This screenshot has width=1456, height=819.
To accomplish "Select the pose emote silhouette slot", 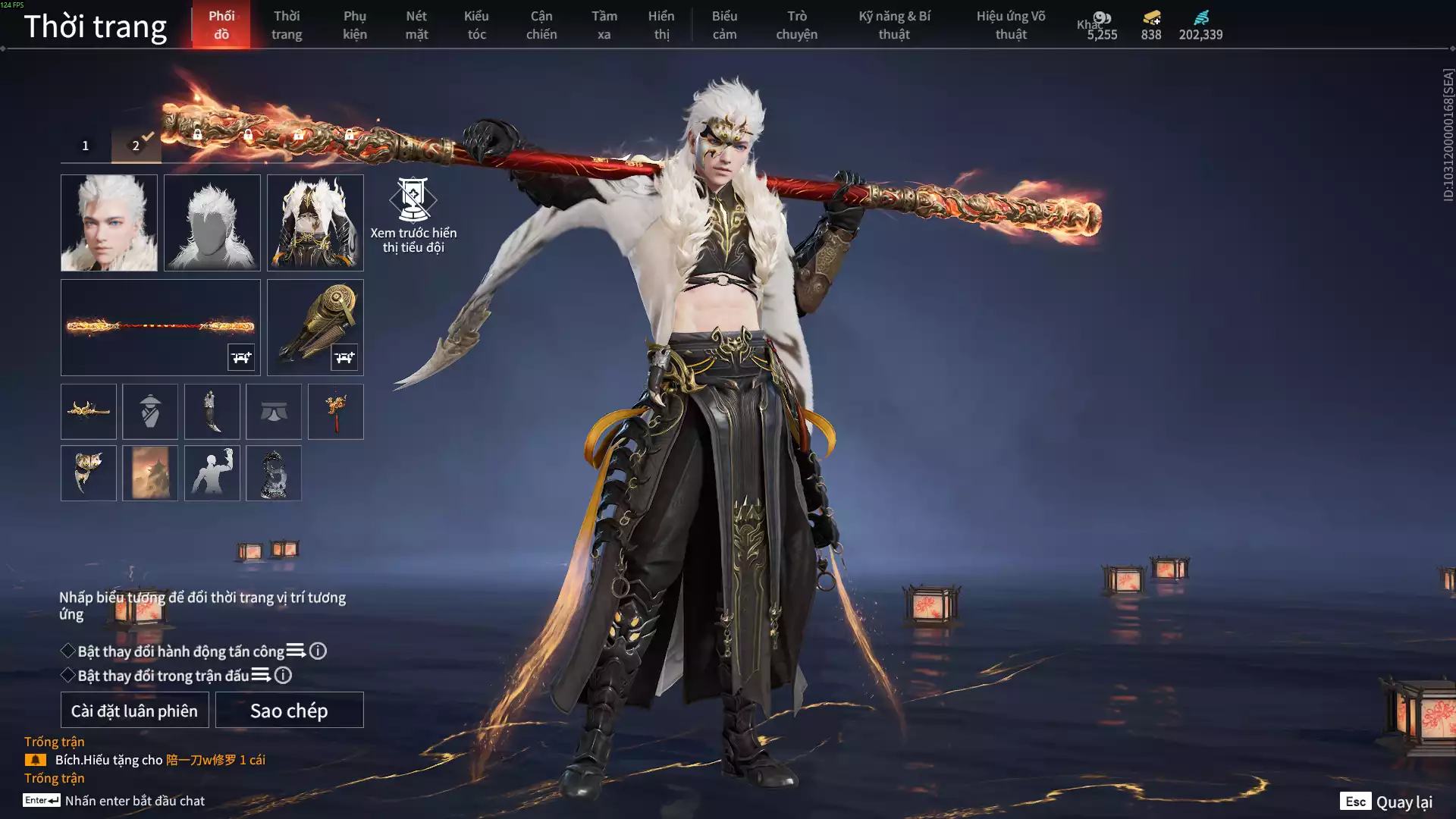I will [212, 473].
